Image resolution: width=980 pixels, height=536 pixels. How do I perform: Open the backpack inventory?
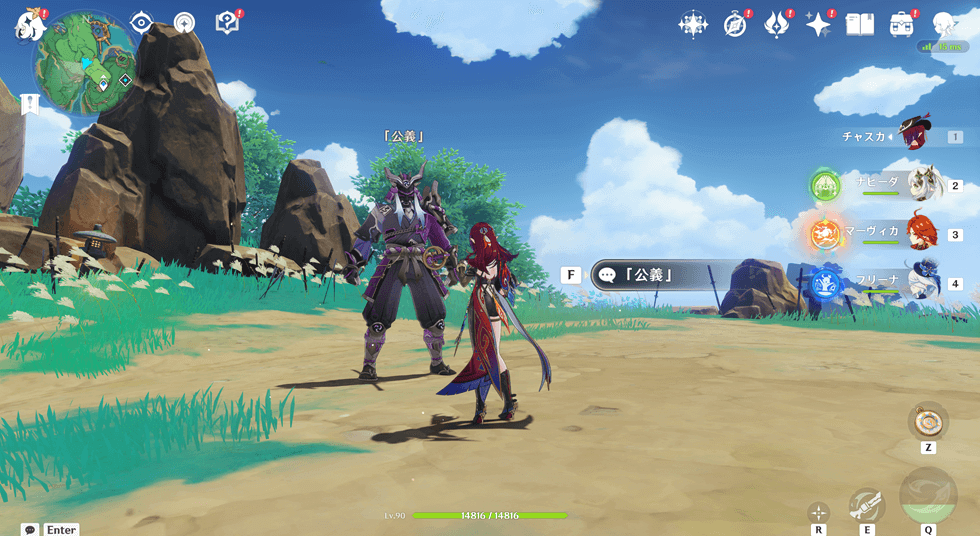902,25
